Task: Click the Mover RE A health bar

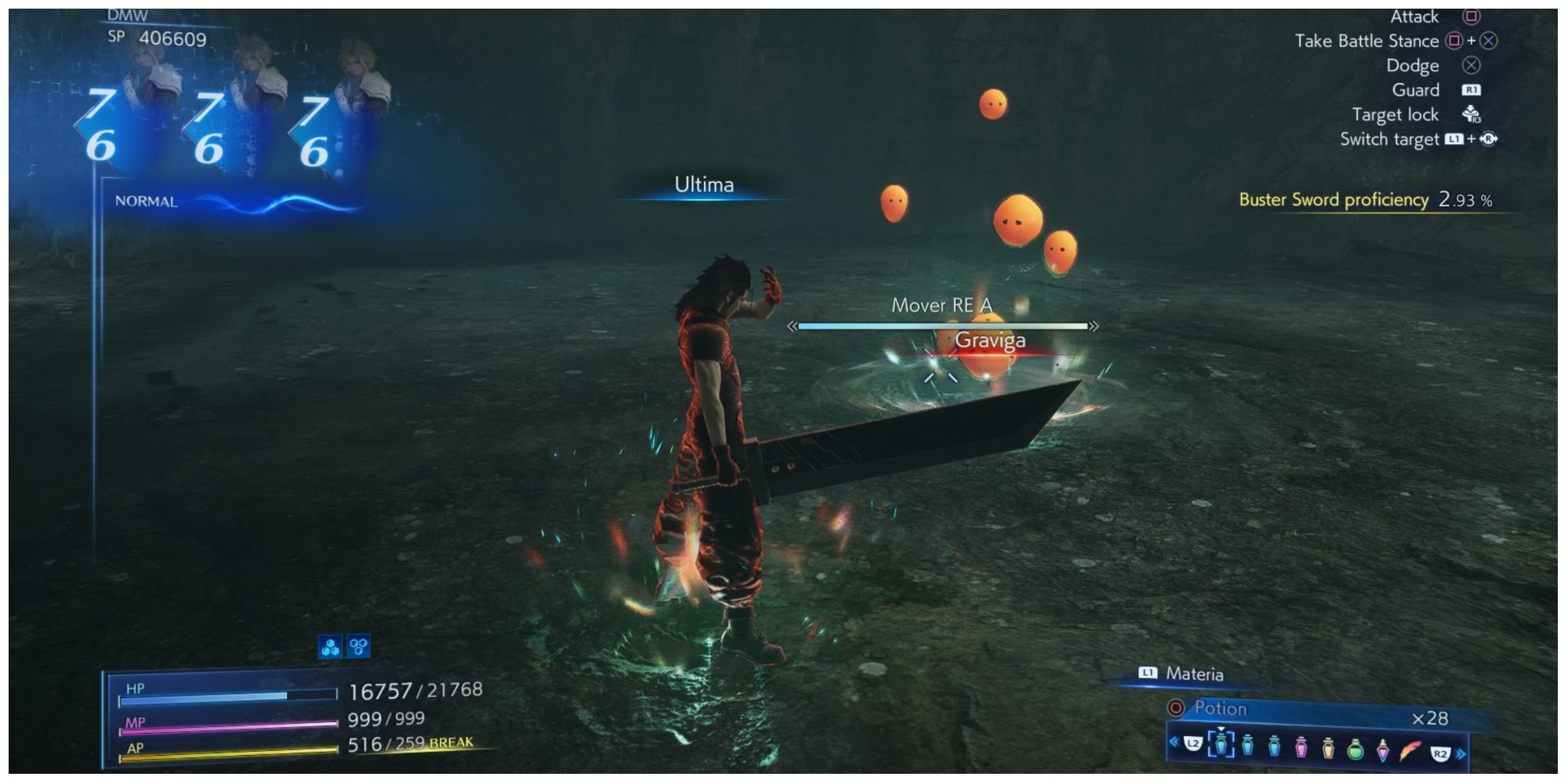Action: (943, 324)
